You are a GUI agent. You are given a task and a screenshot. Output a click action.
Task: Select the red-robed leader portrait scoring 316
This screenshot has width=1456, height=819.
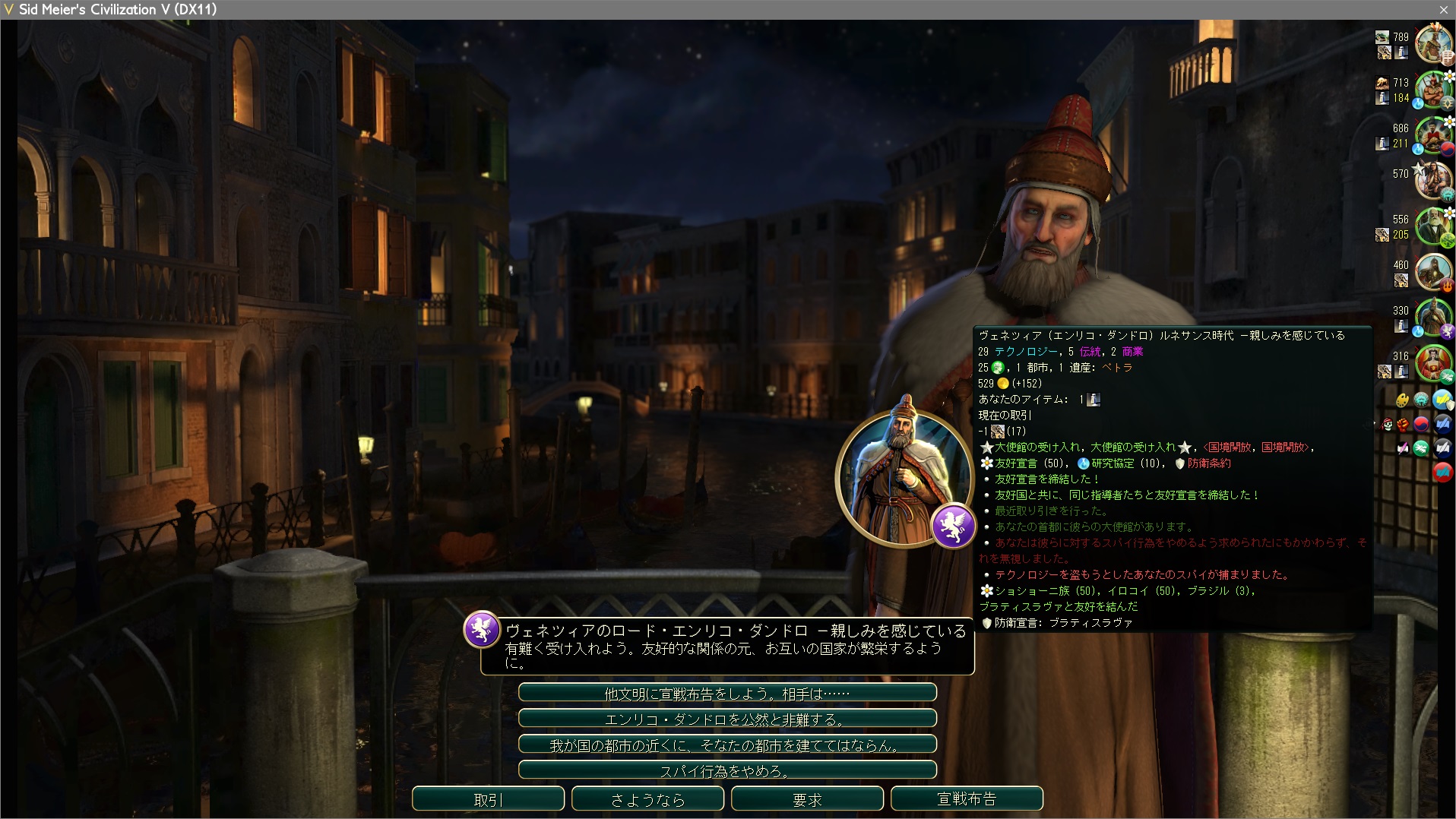[1432, 363]
